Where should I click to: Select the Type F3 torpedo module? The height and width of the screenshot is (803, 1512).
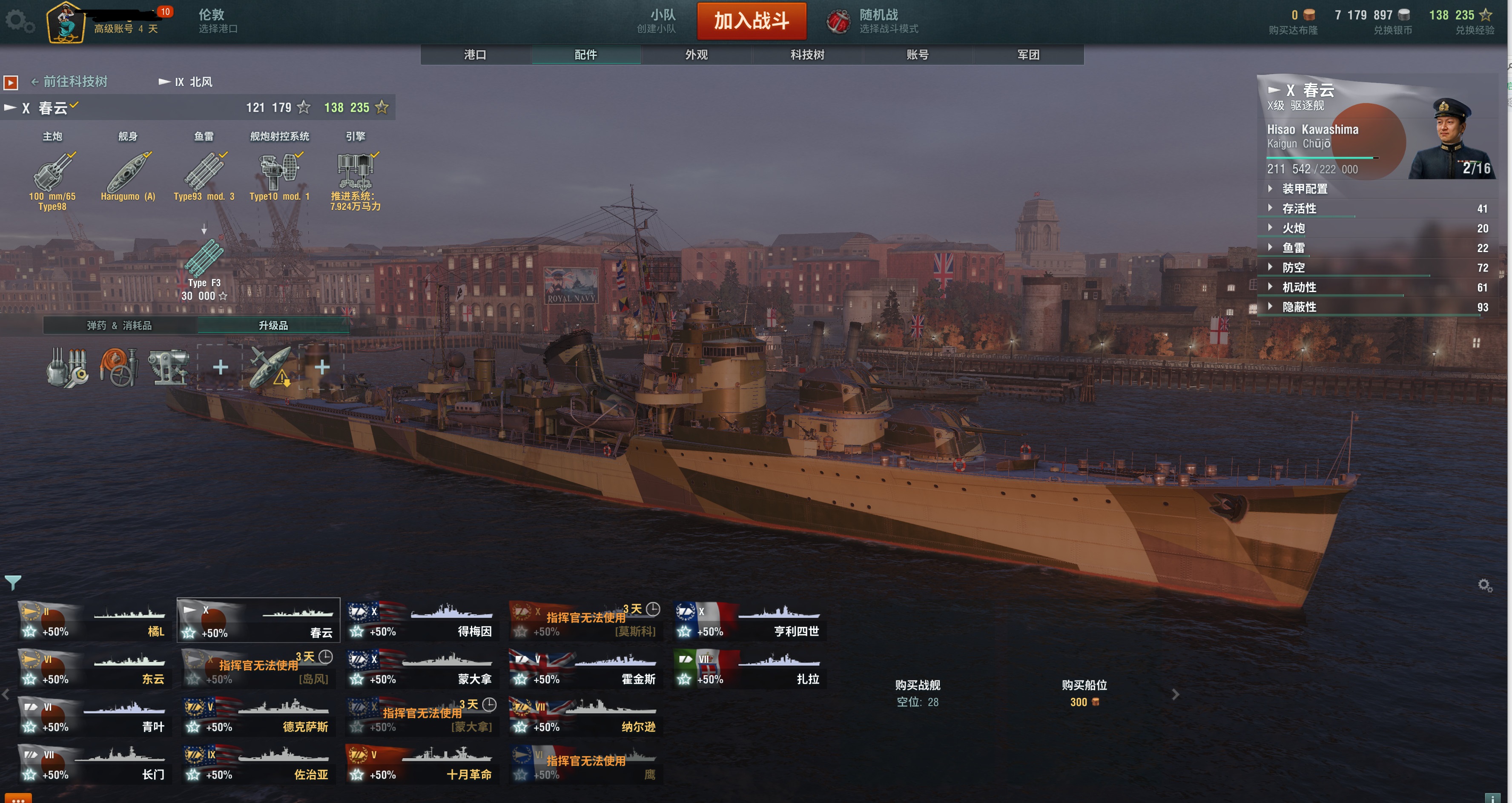pyautogui.click(x=204, y=259)
